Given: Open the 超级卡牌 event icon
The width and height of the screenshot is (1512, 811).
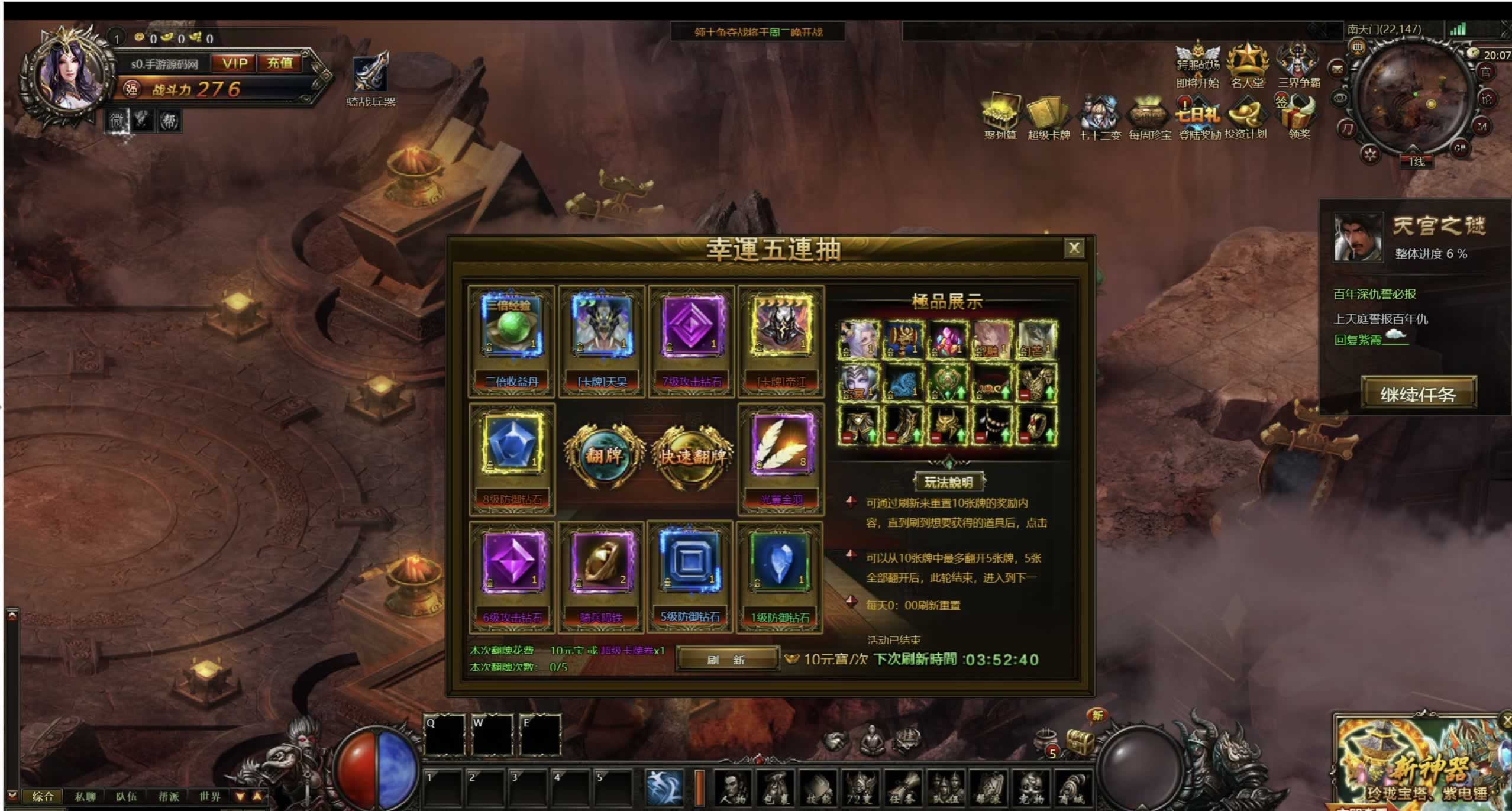Looking at the screenshot, I should [x=1048, y=118].
